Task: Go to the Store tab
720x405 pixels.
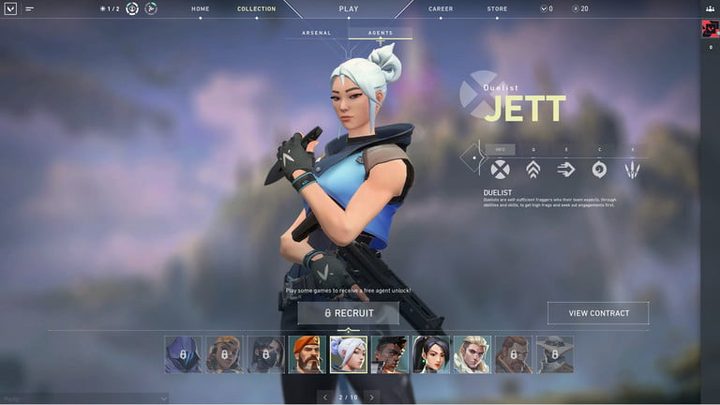Action: tap(497, 9)
